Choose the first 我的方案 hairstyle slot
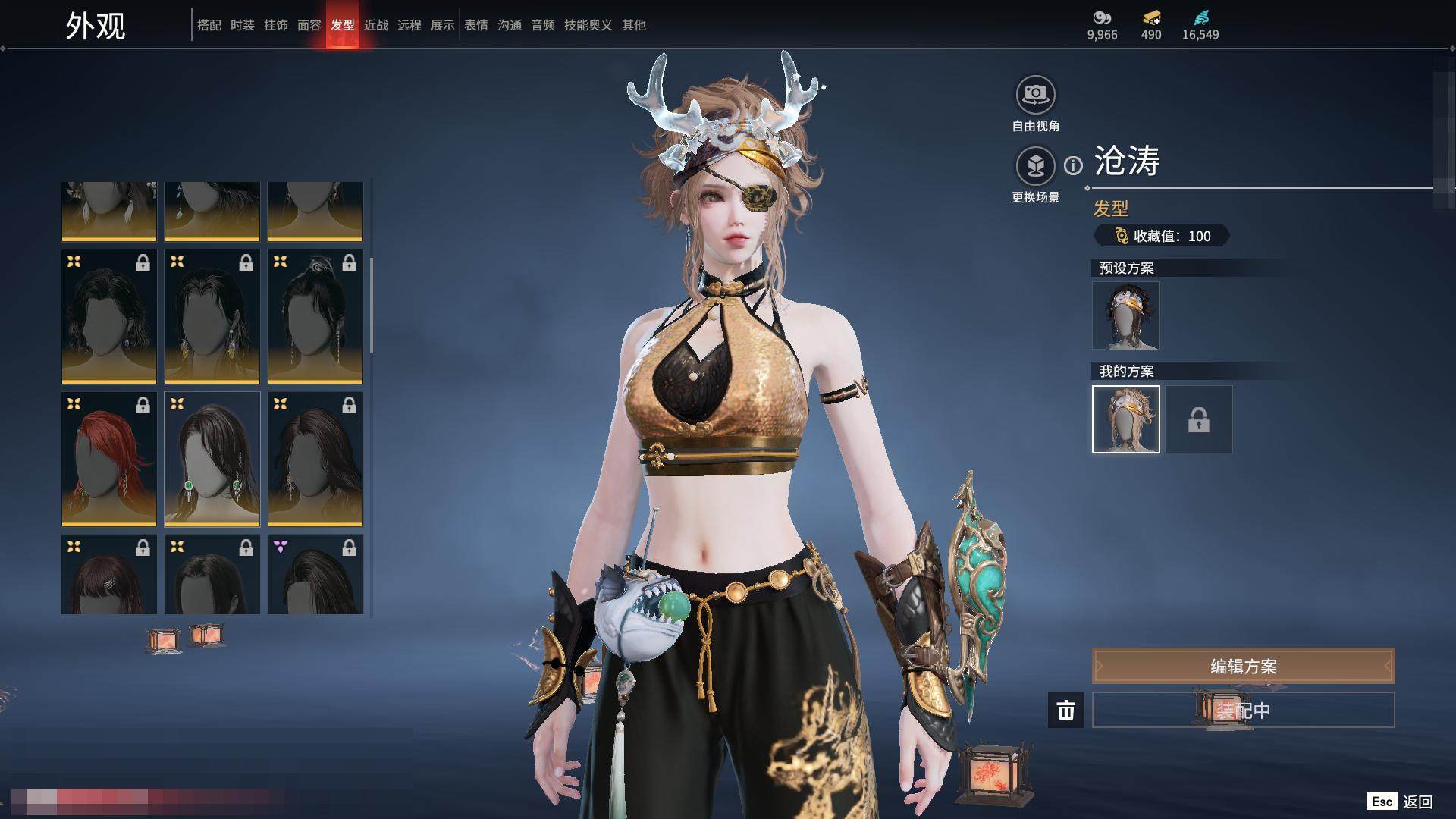 tap(1125, 419)
